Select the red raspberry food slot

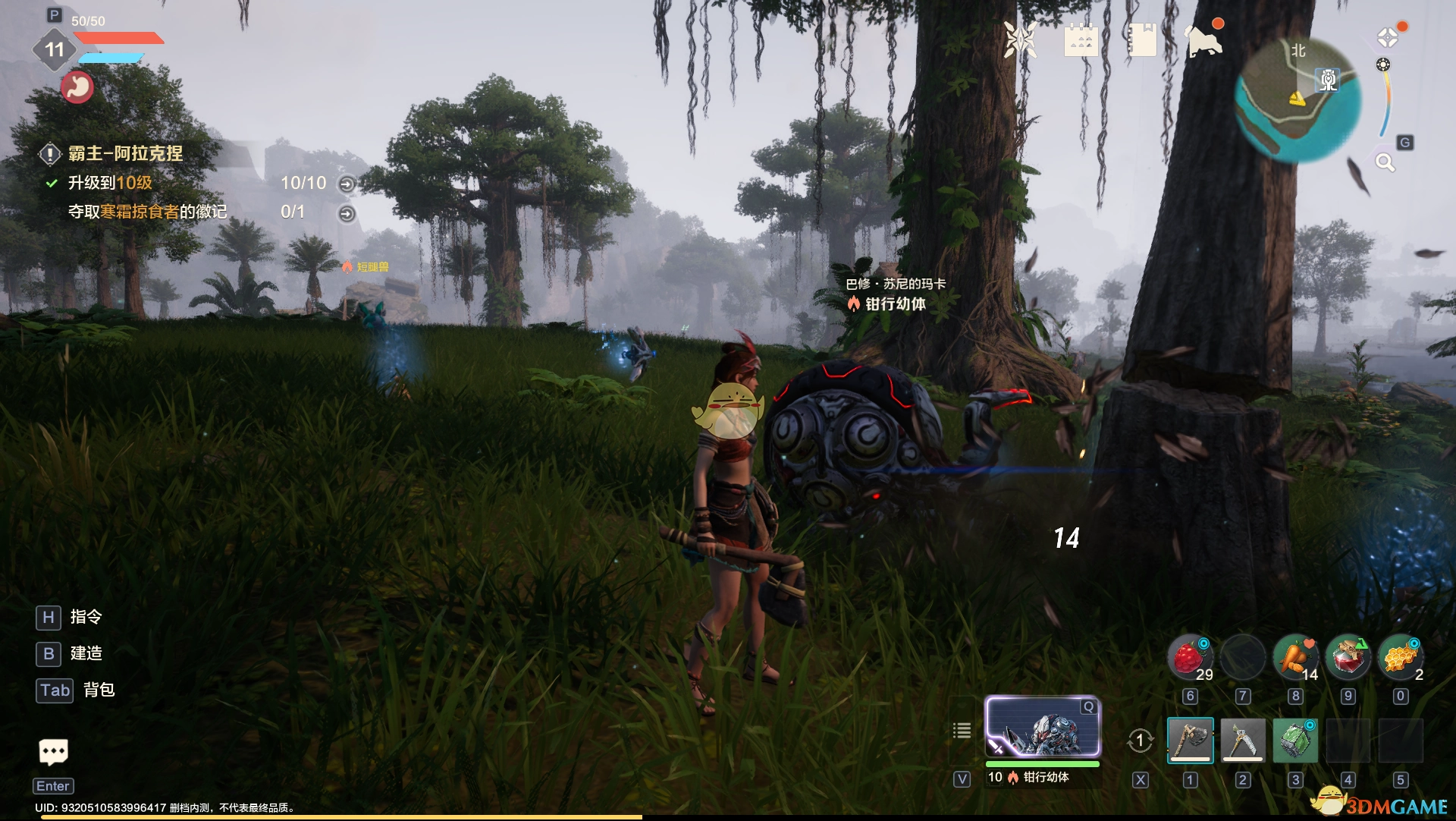(x=1190, y=656)
